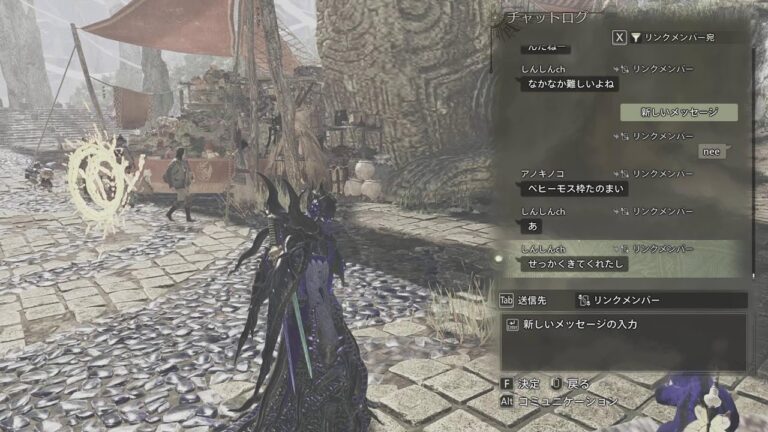Click the 新しいメッセージの入力 text box

(622, 325)
